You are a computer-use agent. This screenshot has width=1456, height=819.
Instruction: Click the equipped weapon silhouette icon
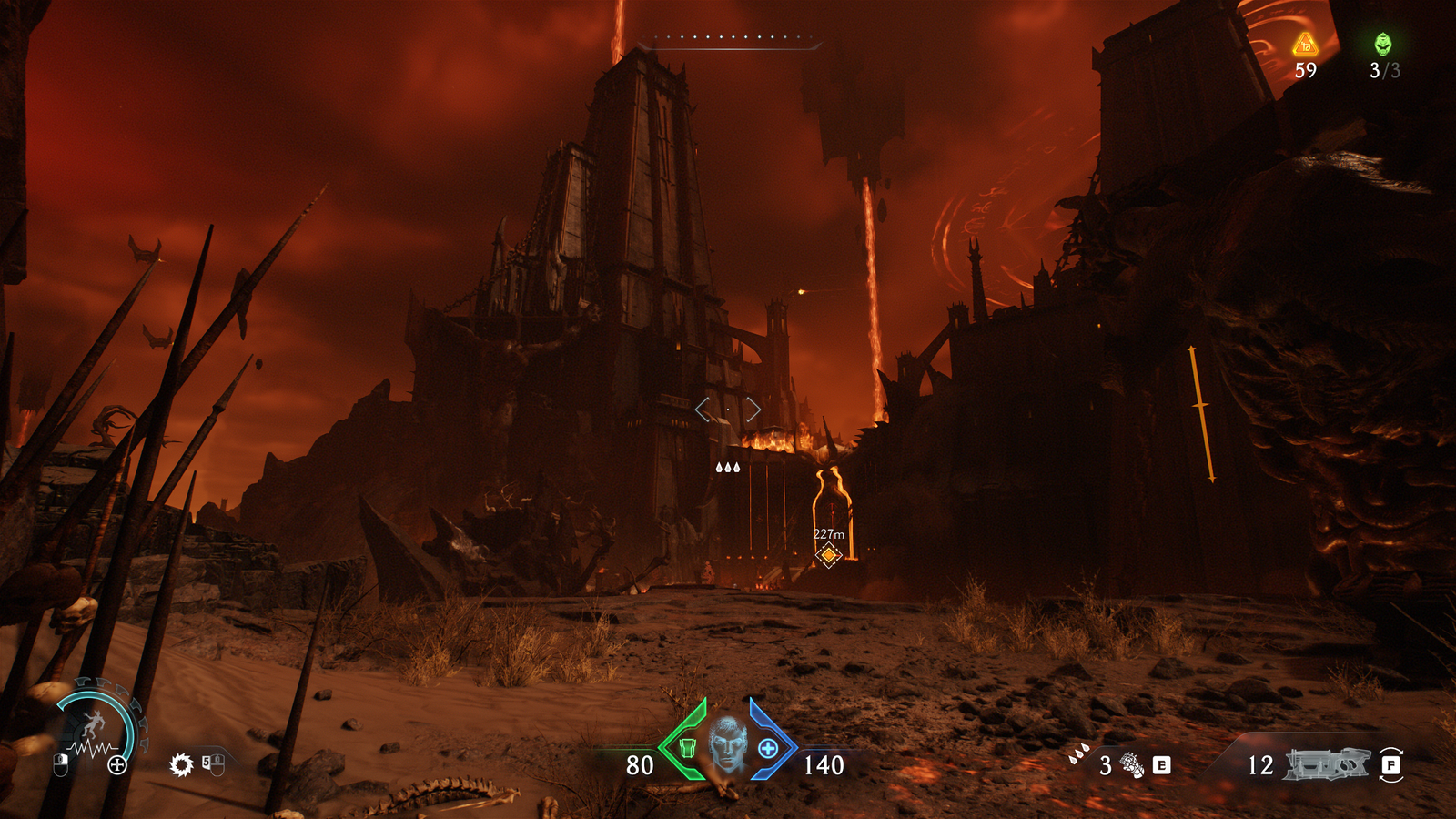(x=1326, y=764)
